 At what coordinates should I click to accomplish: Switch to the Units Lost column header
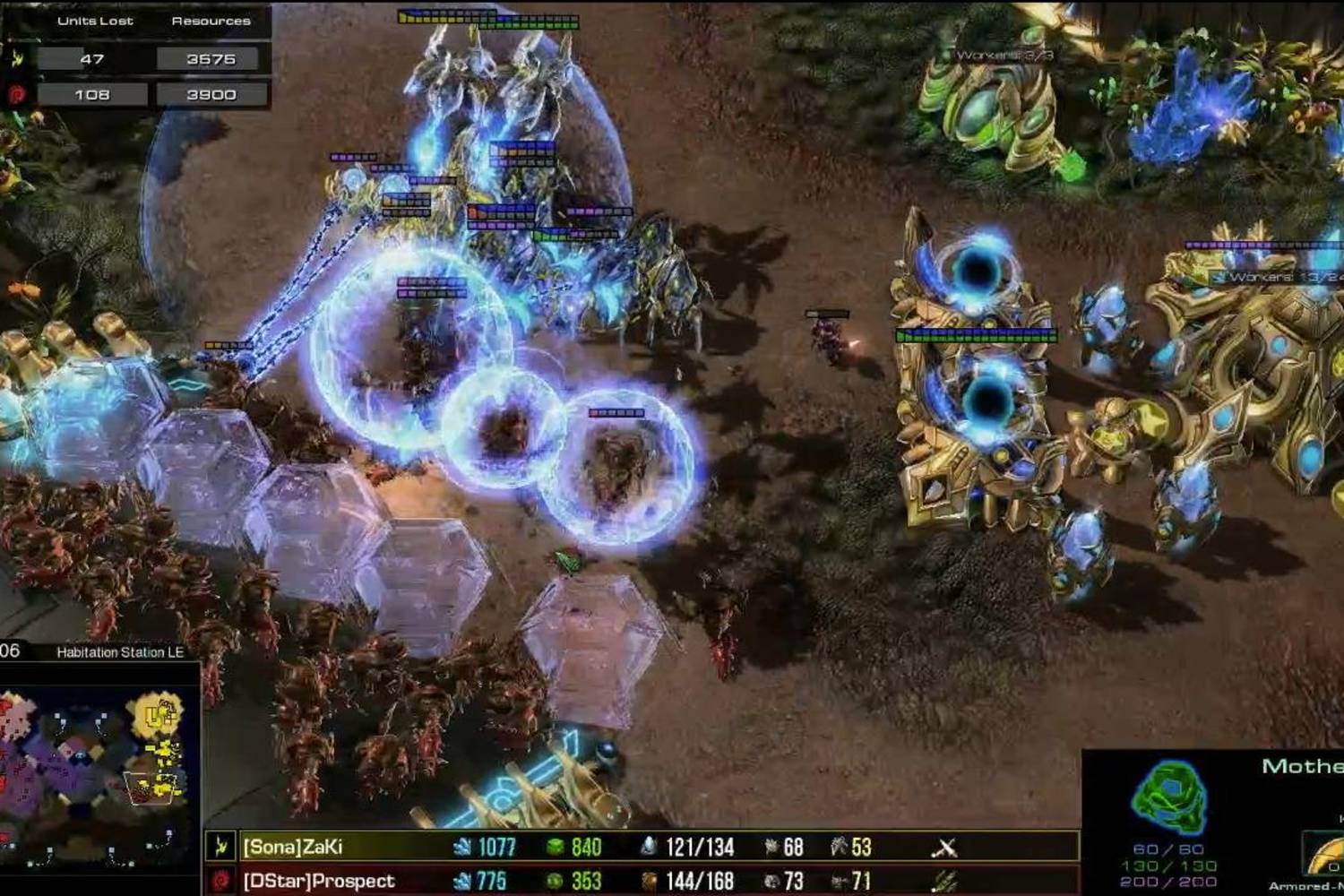(x=94, y=20)
